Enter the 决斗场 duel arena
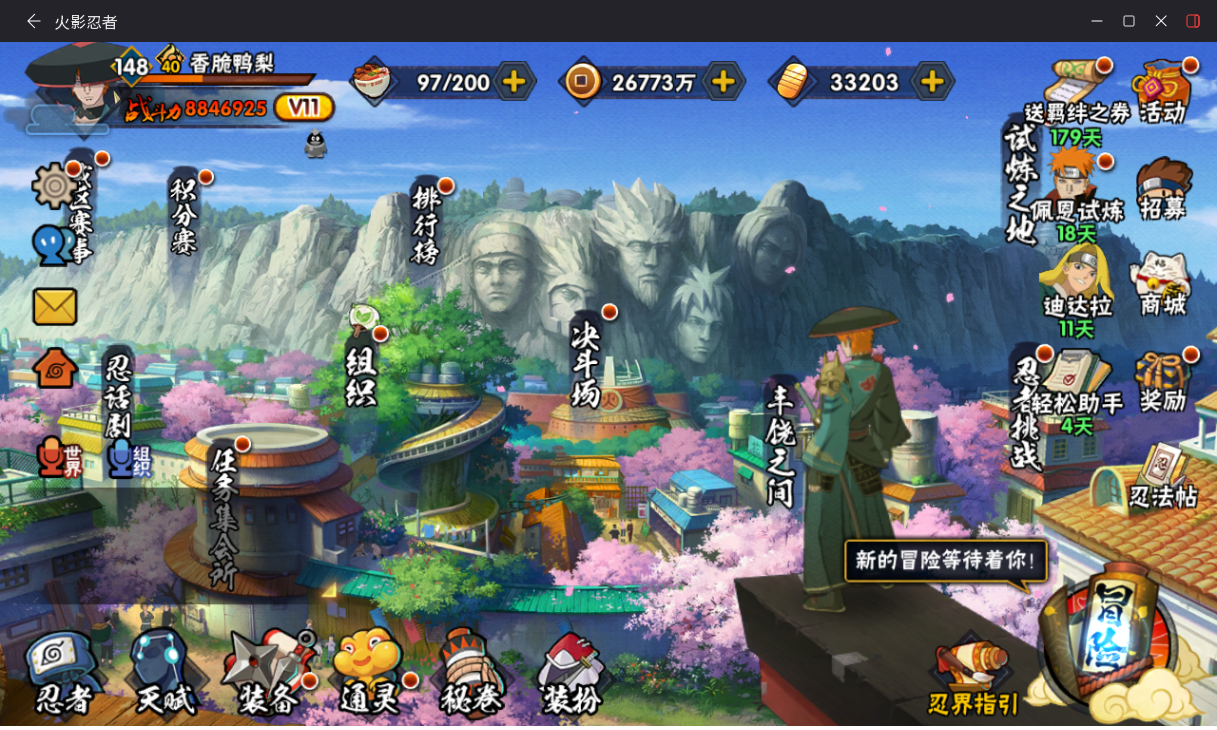1217x730 pixels. (585, 362)
